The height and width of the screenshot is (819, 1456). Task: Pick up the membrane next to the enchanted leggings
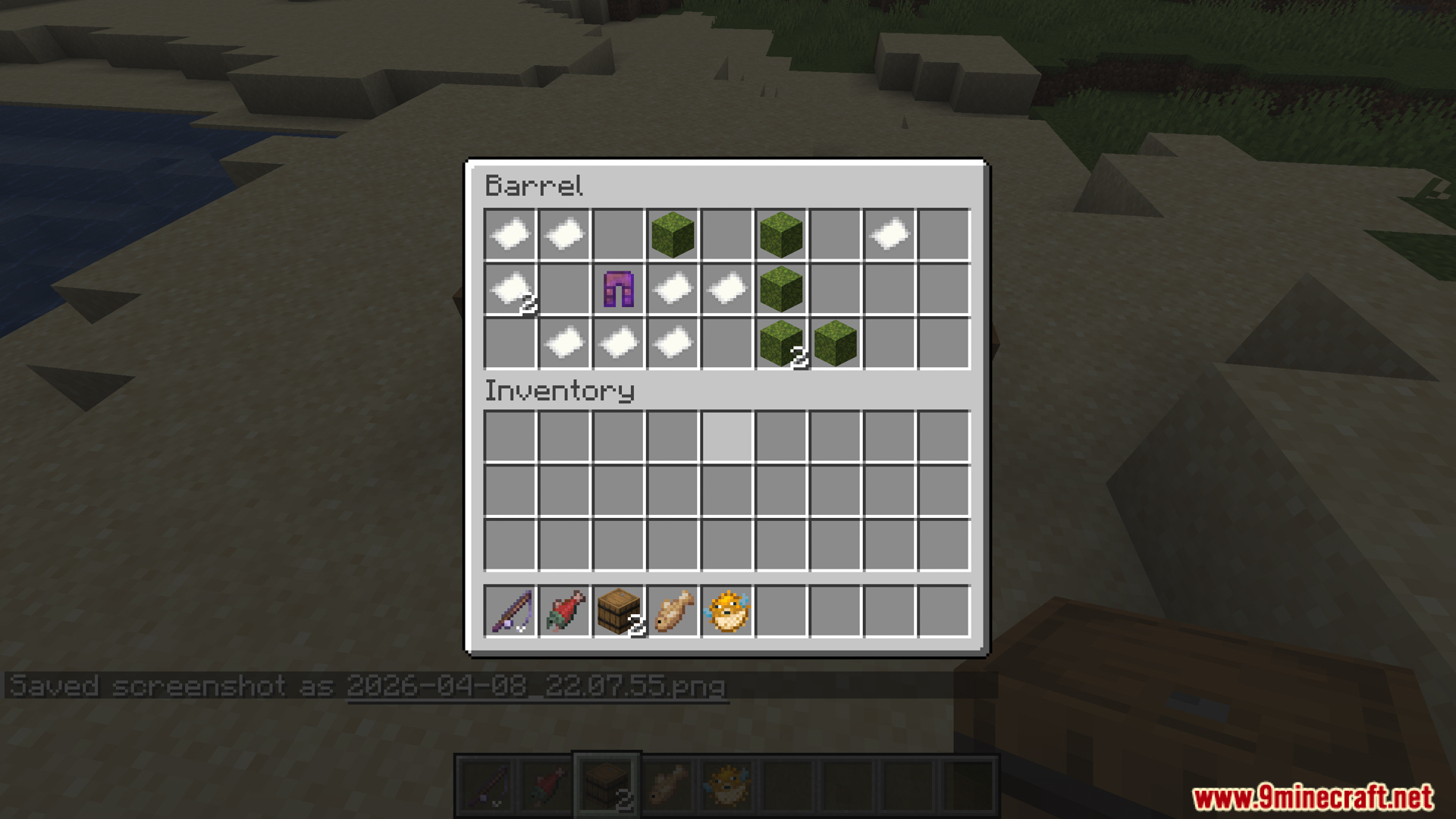[x=673, y=288]
